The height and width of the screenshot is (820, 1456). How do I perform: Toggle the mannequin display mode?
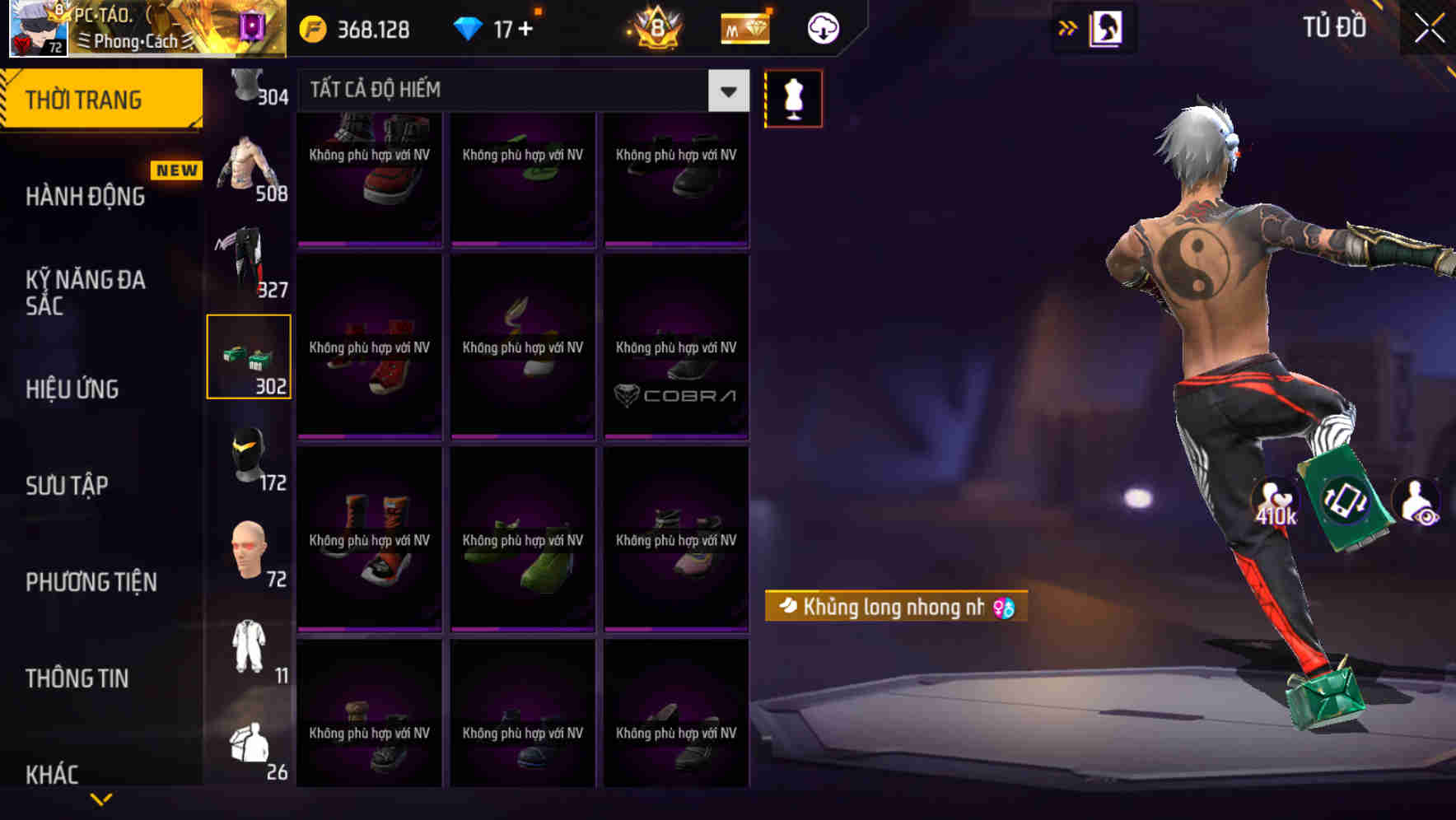pos(793,97)
